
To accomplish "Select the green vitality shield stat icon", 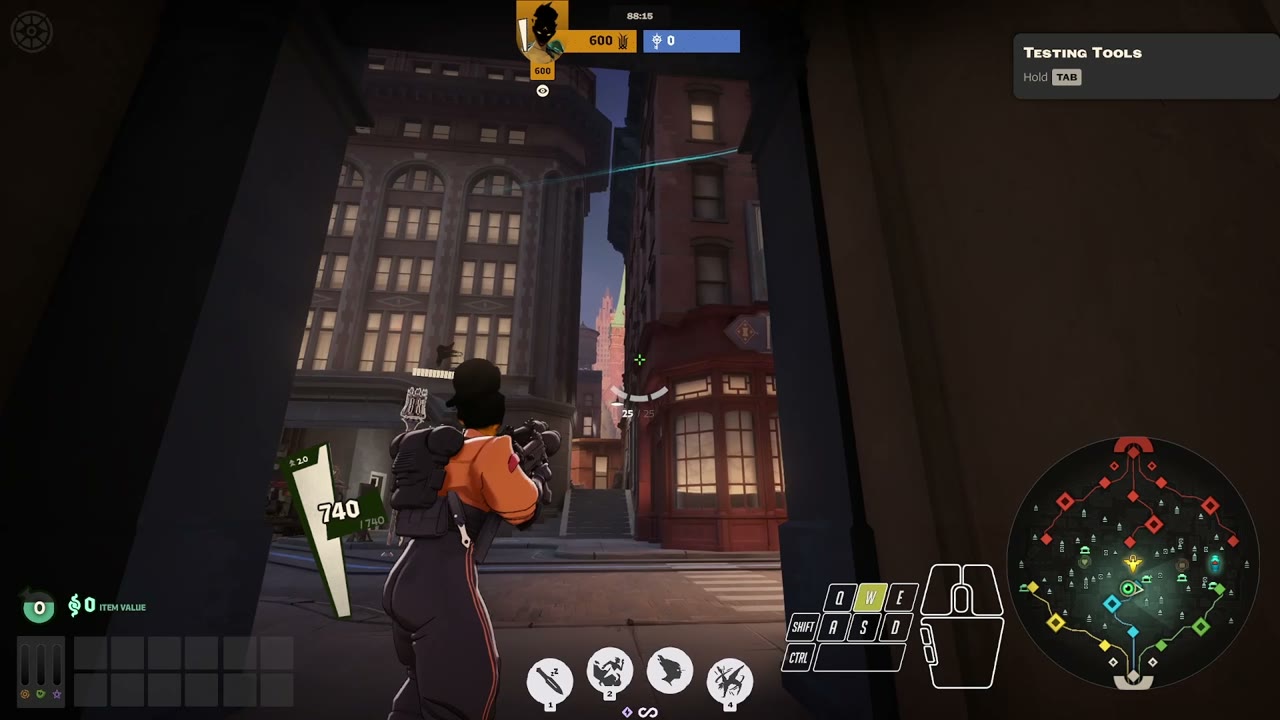I will tap(40, 693).
